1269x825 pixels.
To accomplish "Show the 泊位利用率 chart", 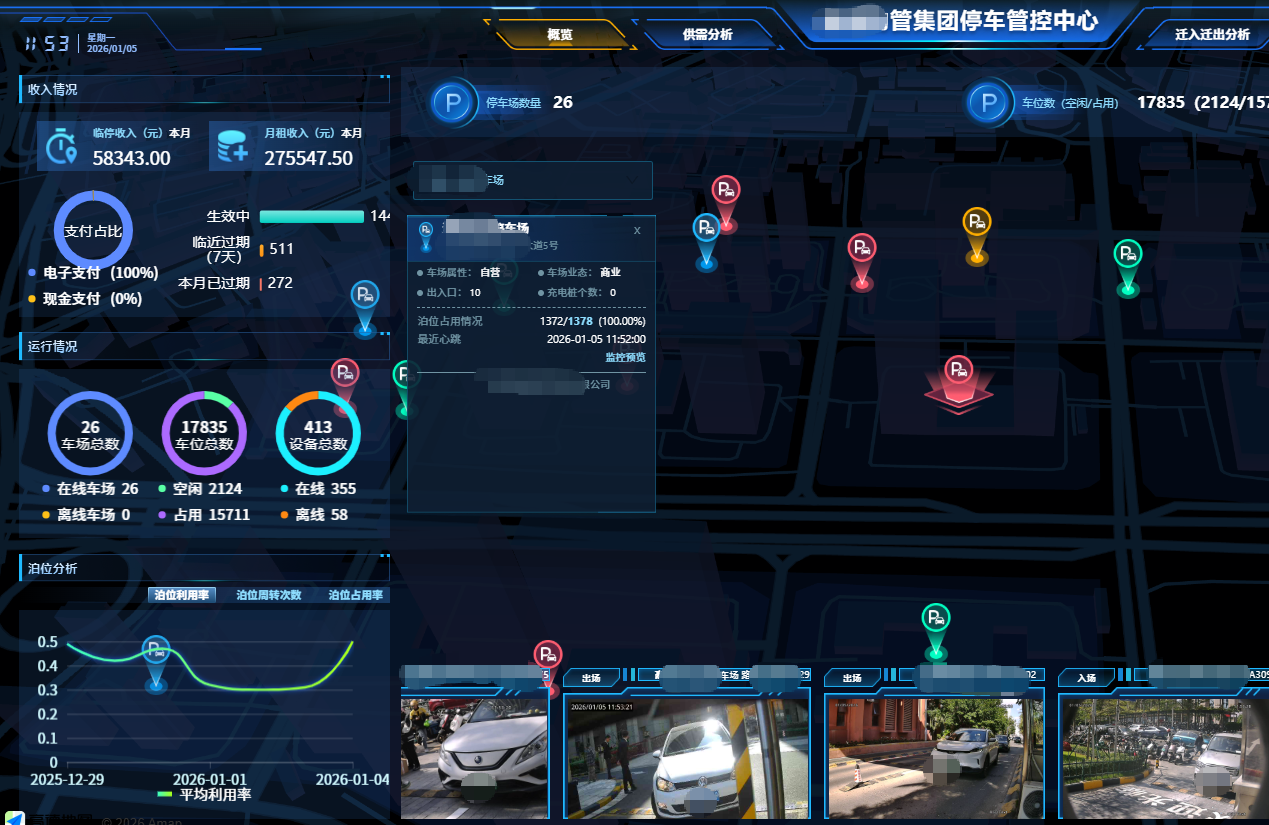I will 182,595.
